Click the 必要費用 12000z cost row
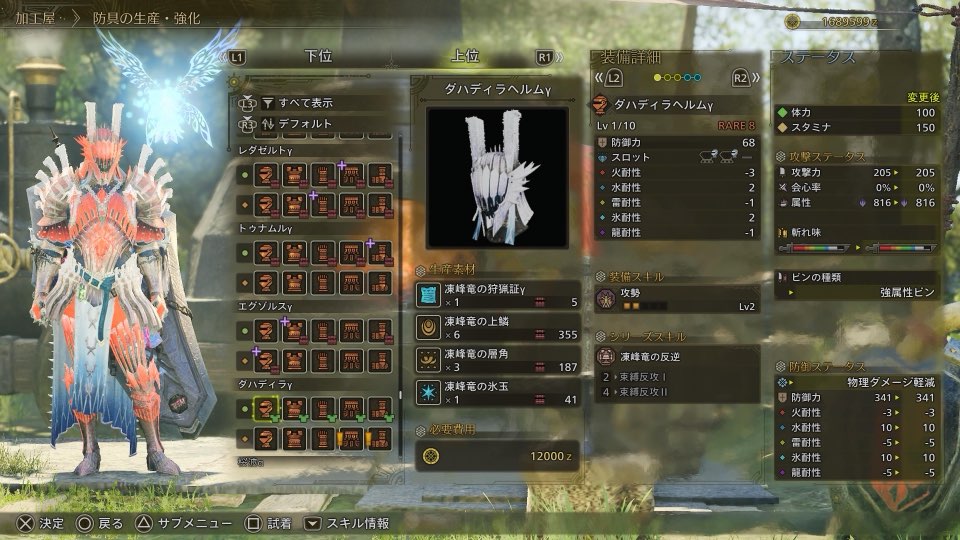 click(x=497, y=456)
